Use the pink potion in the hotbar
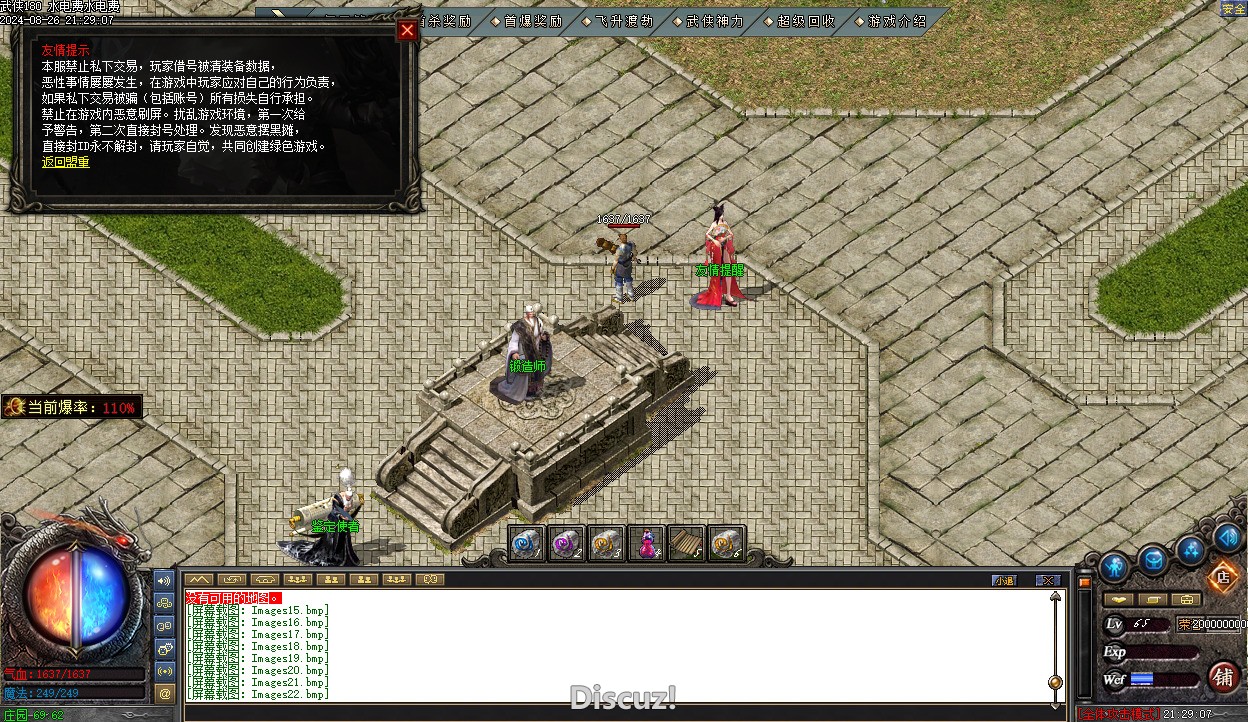 pyautogui.click(x=647, y=543)
